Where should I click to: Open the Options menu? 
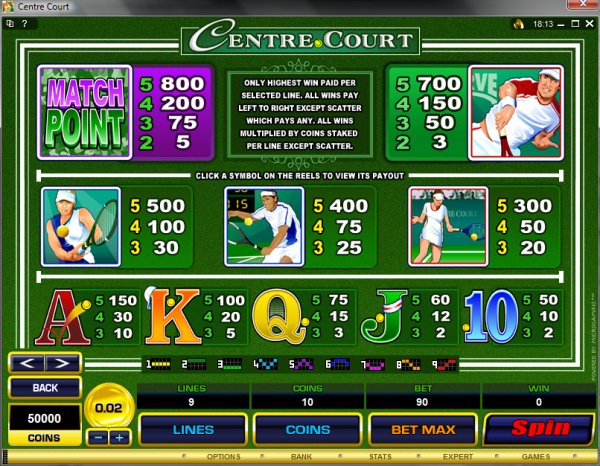pyautogui.click(x=223, y=457)
